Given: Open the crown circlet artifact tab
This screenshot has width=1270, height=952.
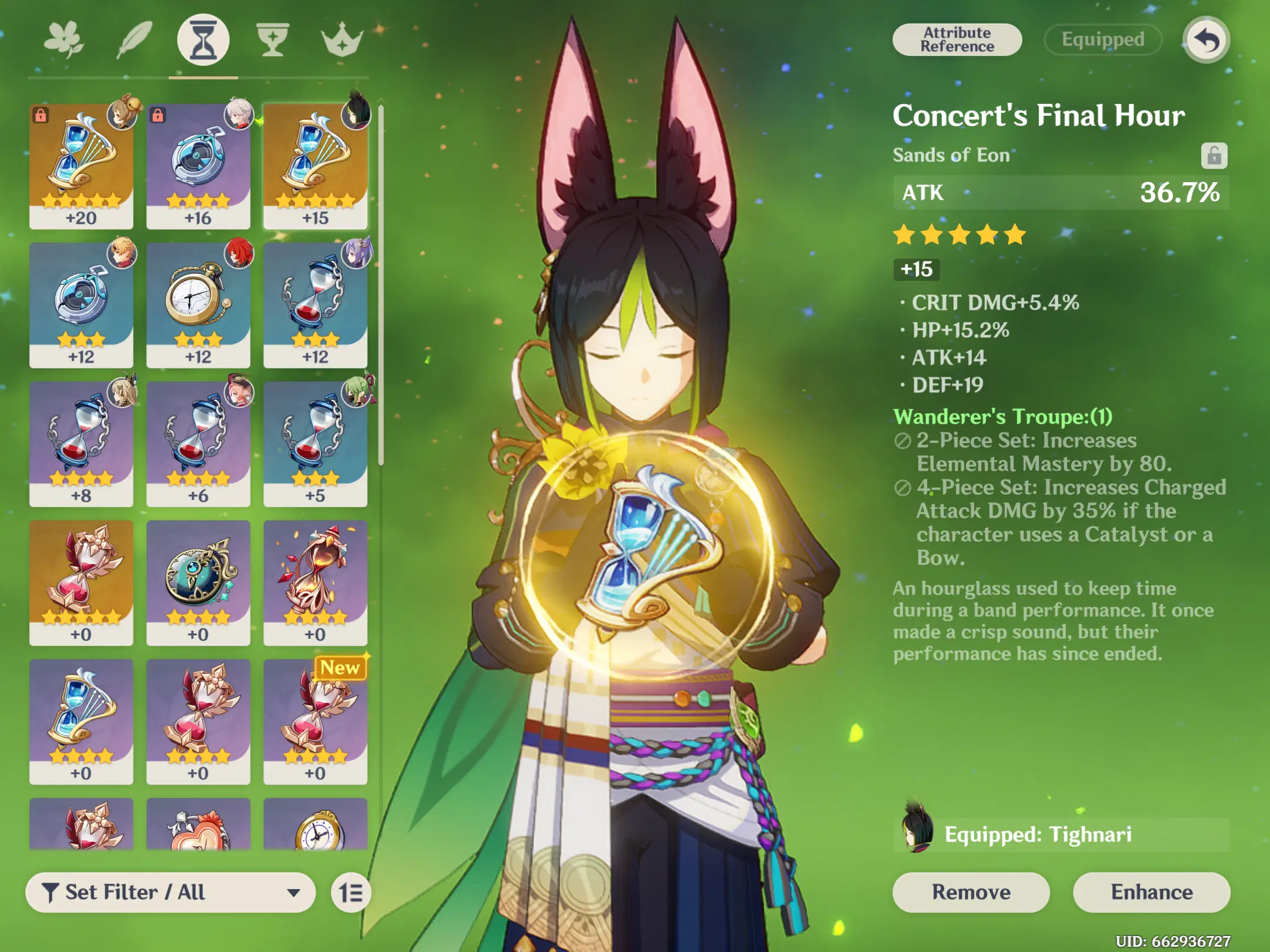Looking at the screenshot, I should (x=342, y=40).
